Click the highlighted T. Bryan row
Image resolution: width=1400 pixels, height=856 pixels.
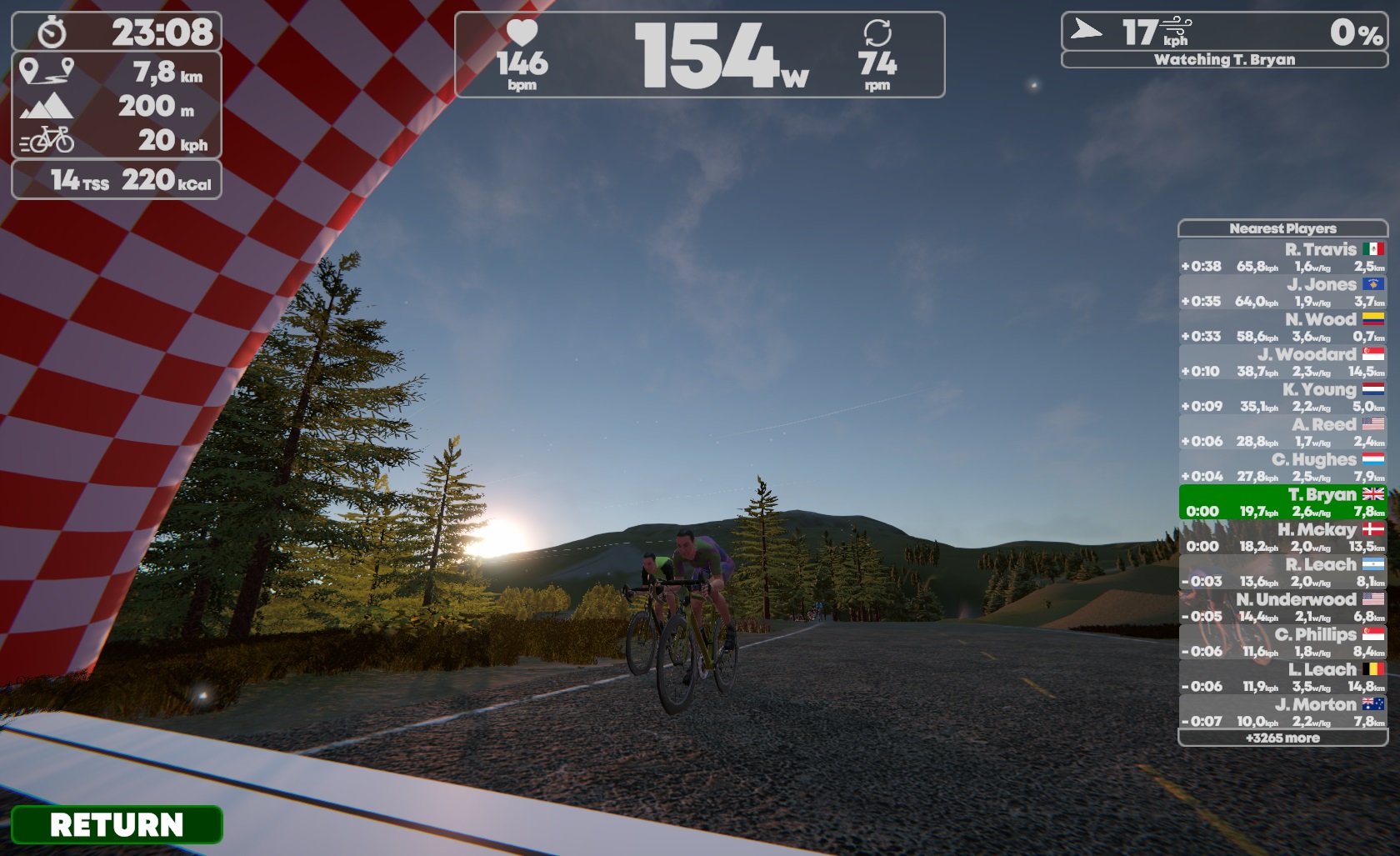coord(1282,503)
